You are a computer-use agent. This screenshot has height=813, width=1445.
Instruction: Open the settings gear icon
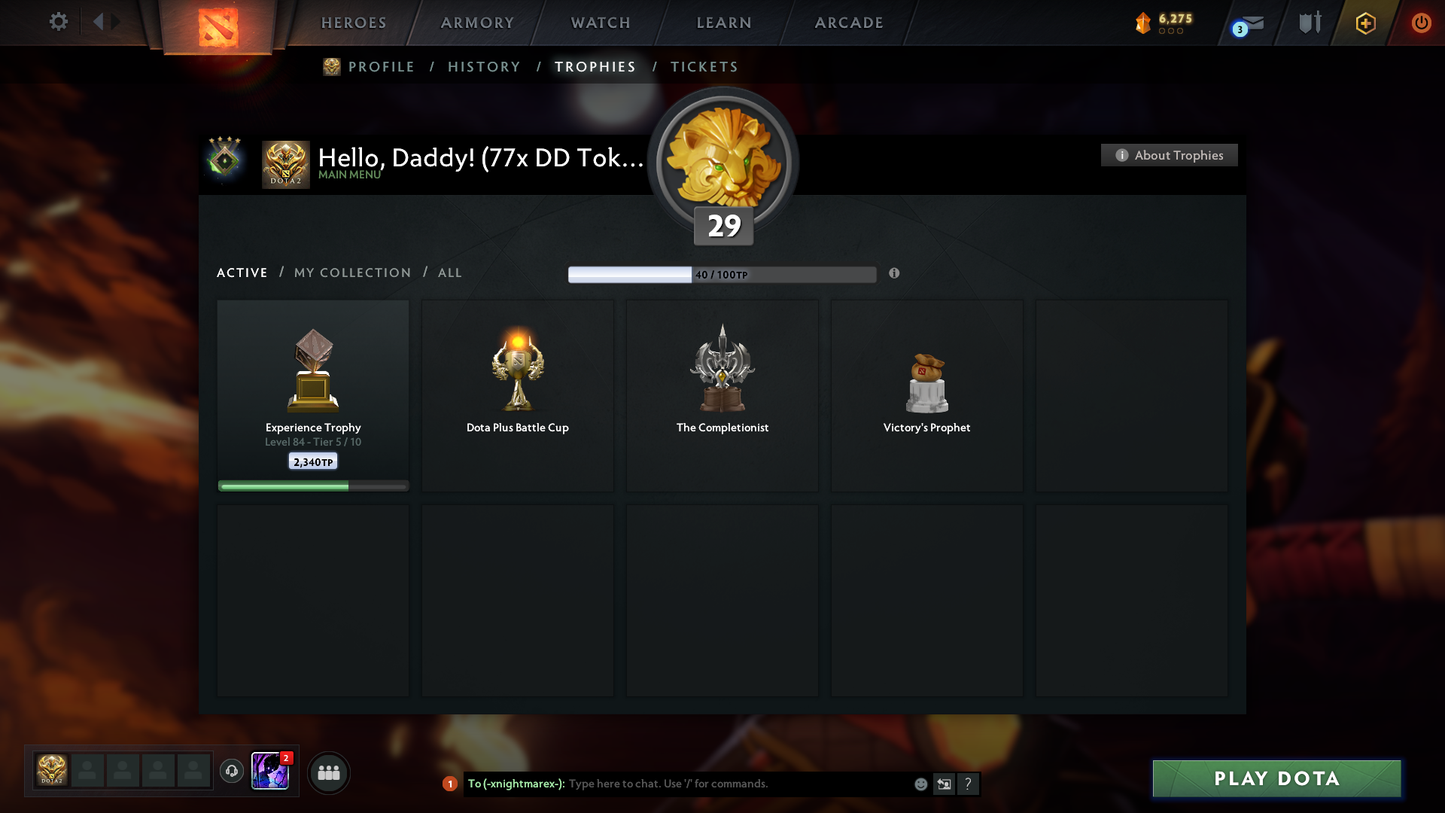pyautogui.click(x=59, y=21)
